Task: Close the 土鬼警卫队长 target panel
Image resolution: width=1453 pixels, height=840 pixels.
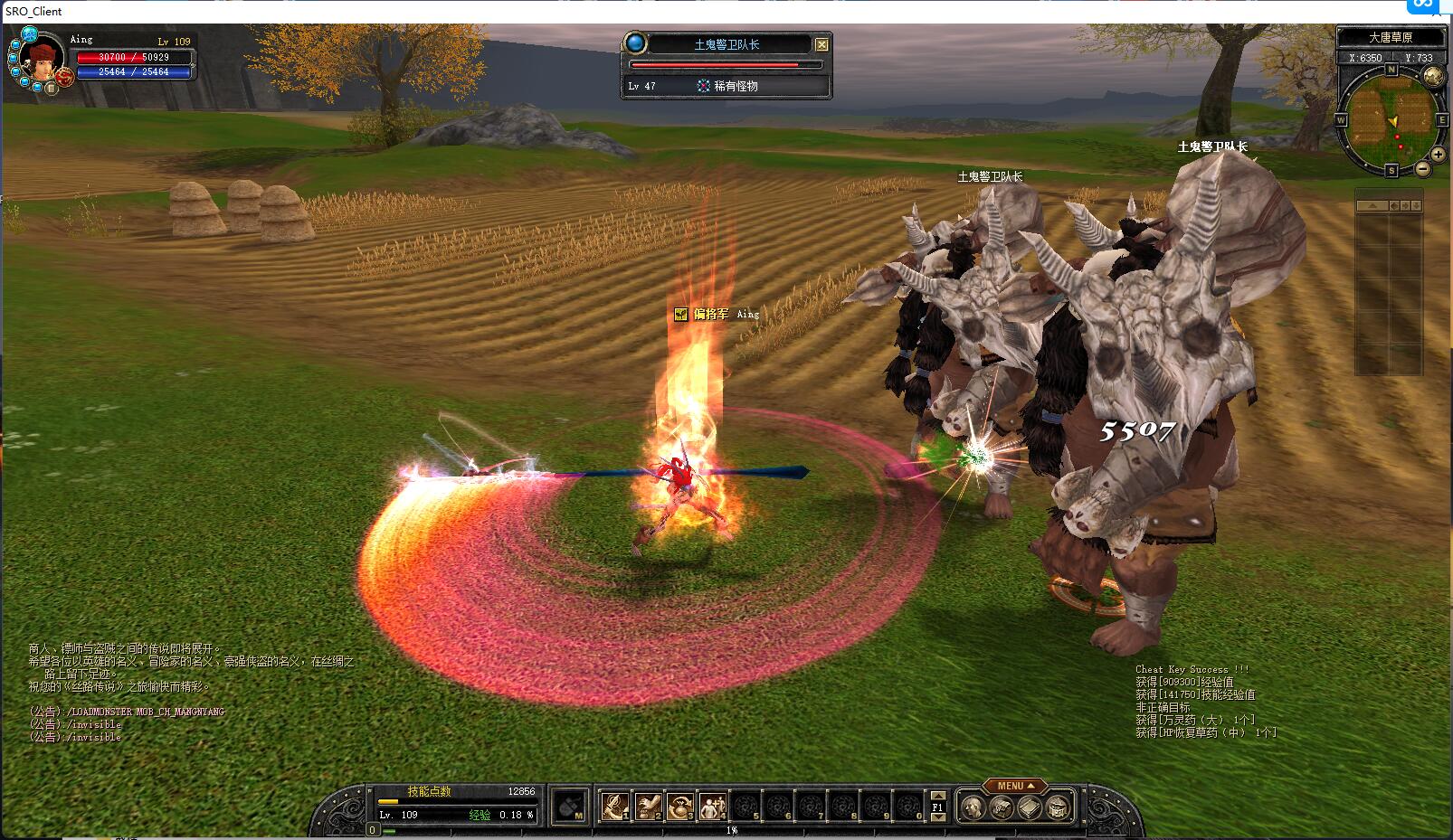Action: coord(821,44)
